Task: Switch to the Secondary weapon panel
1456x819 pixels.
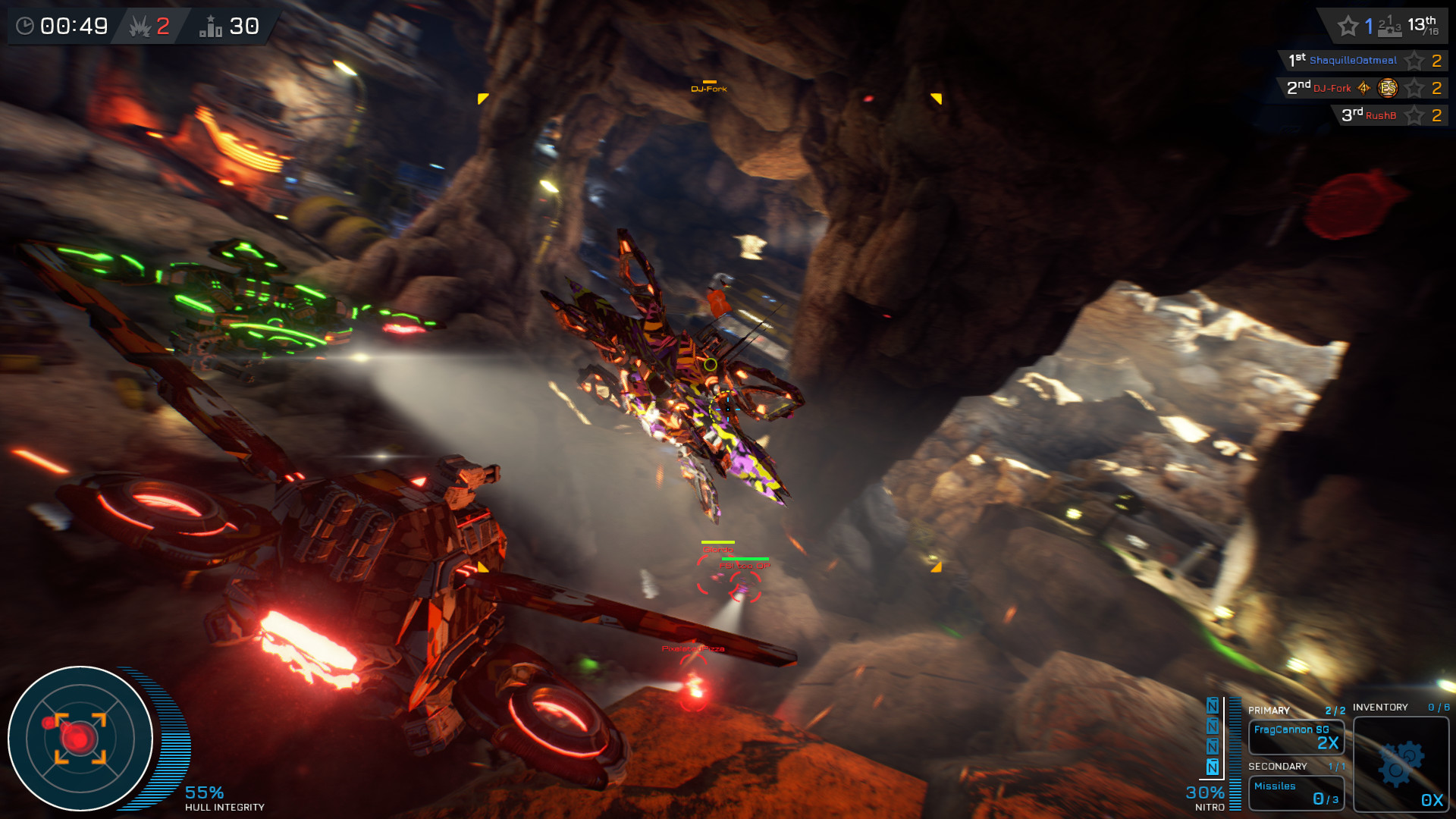Action: [1278, 766]
